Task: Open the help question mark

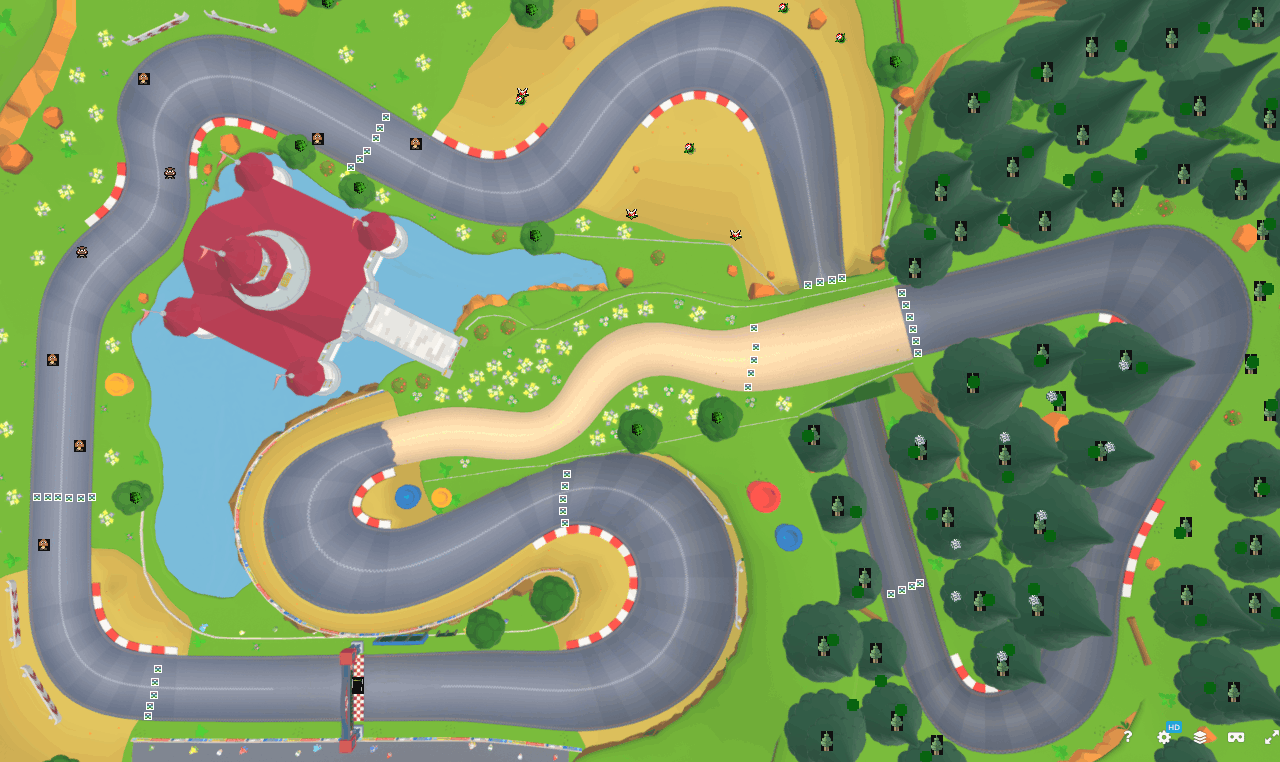Action: pos(1128,737)
